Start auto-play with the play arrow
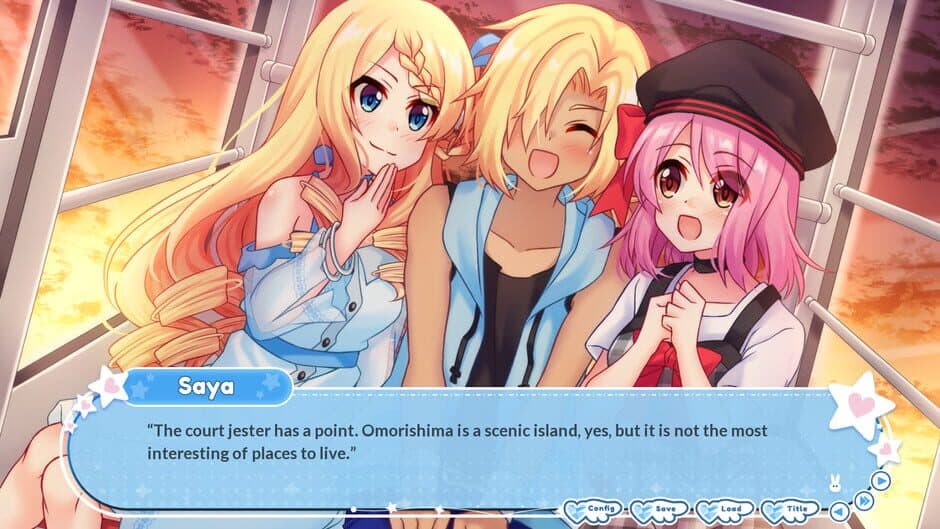 click(880, 479)
